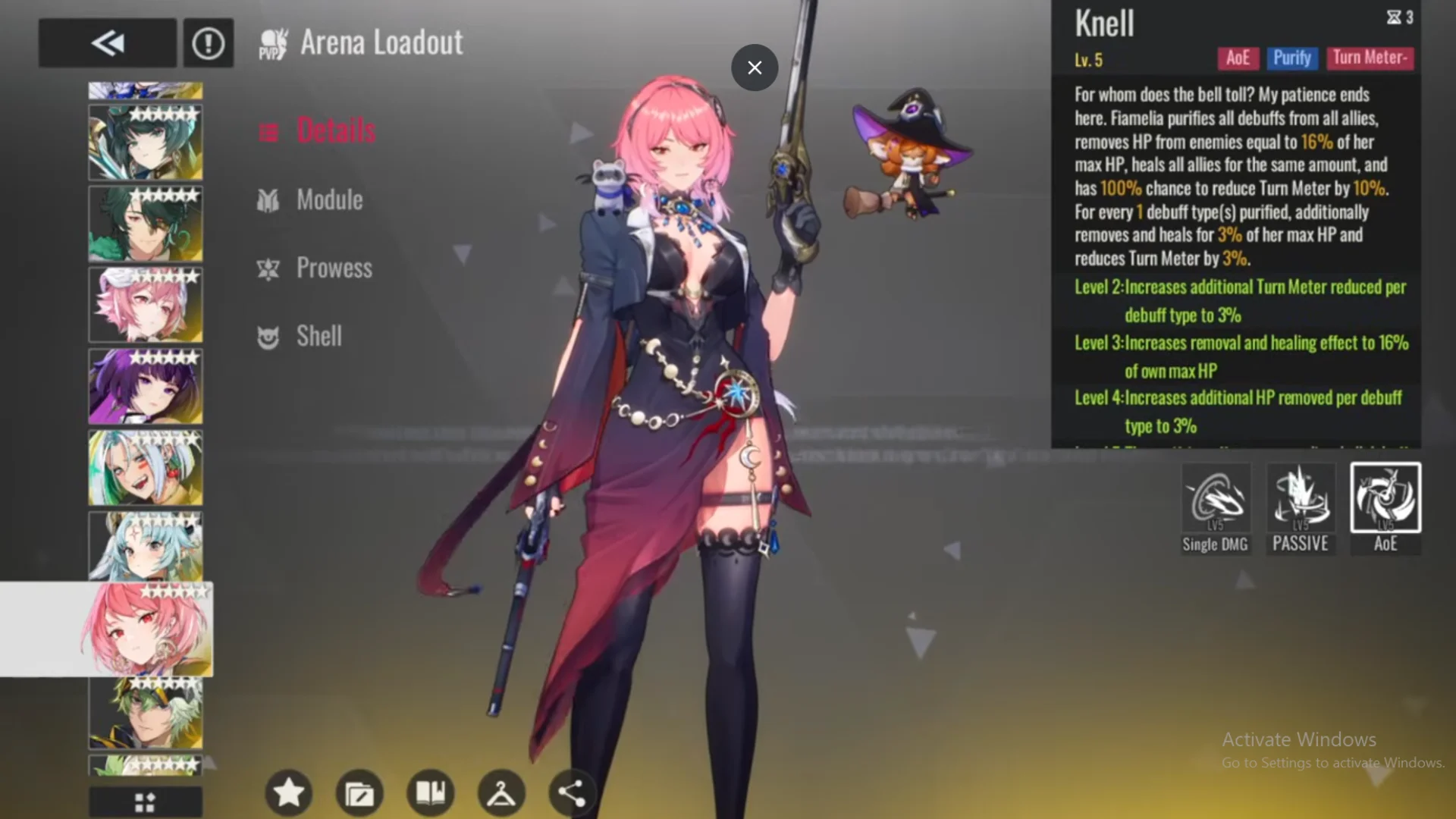1456x819 pixels.
Task: Close the Knell skill popup
Action: click(x=754, y=67)
